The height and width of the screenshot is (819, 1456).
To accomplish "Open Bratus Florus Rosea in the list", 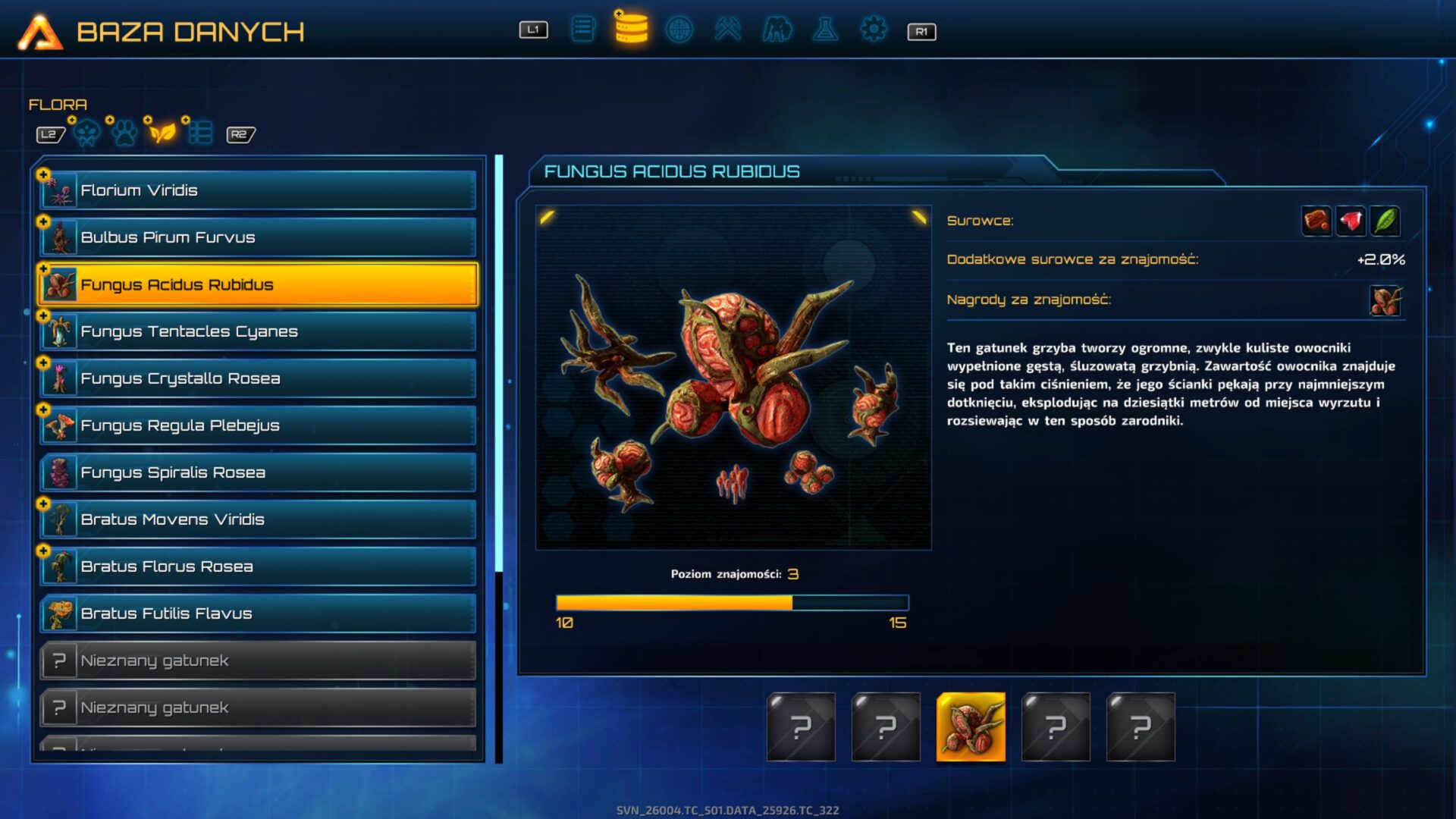I will [258, 566].
